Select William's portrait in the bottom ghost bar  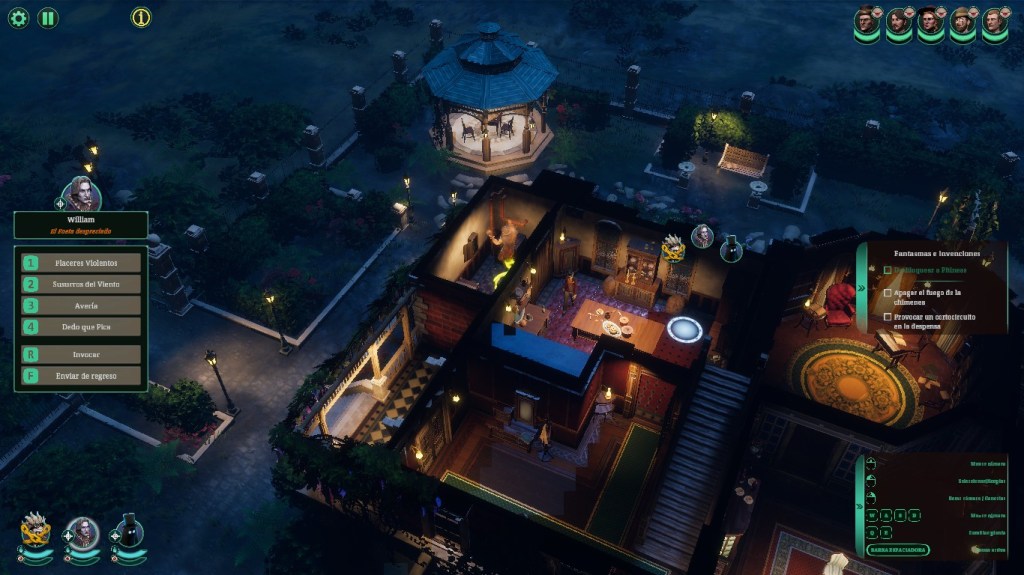coord(81,532)
